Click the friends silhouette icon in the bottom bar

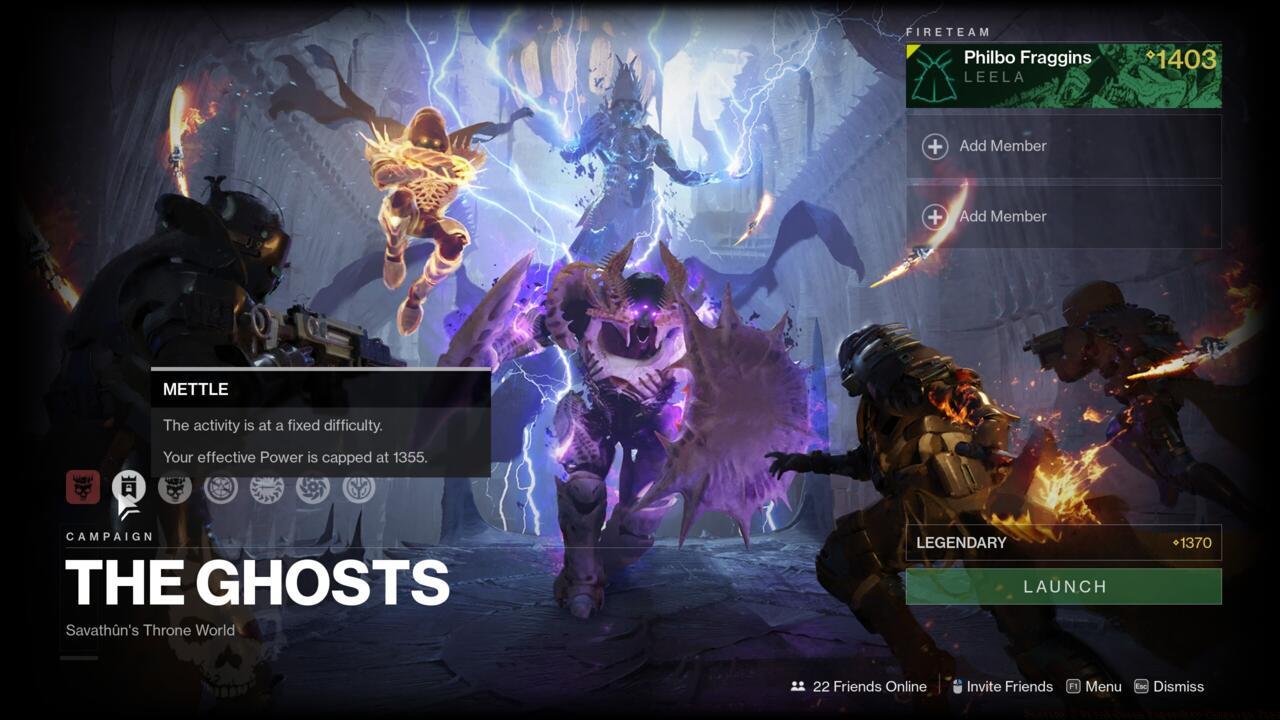(x=797, y=687)
